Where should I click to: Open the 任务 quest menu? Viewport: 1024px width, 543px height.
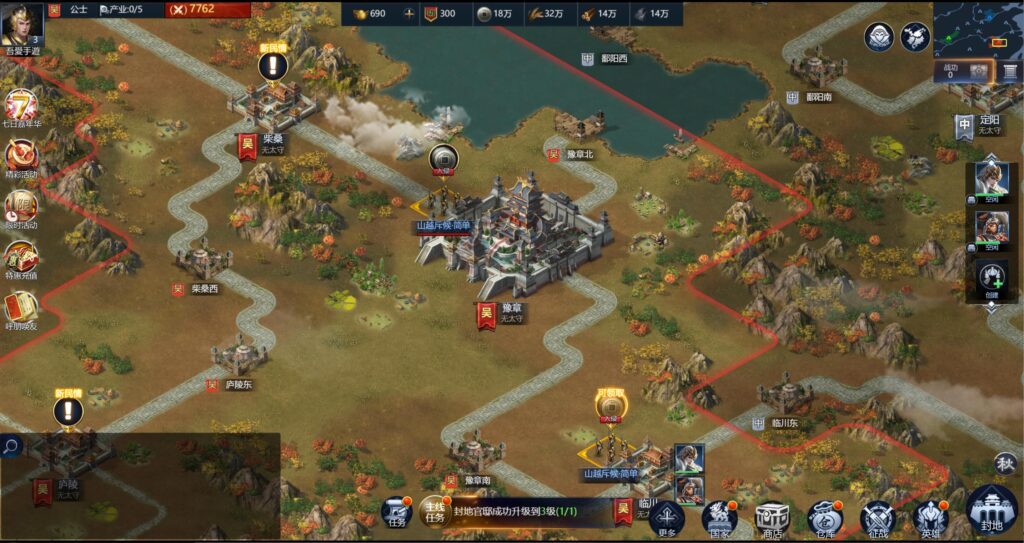point(397,514)
